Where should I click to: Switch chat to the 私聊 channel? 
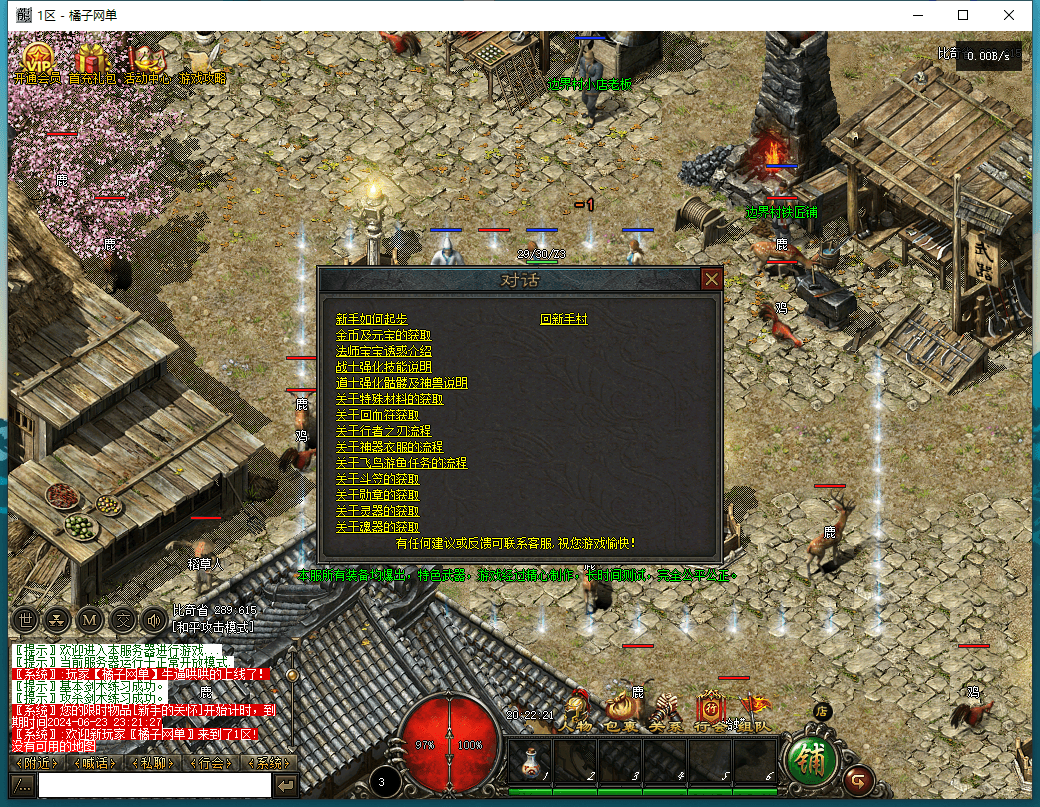click(x=153, y=763)
